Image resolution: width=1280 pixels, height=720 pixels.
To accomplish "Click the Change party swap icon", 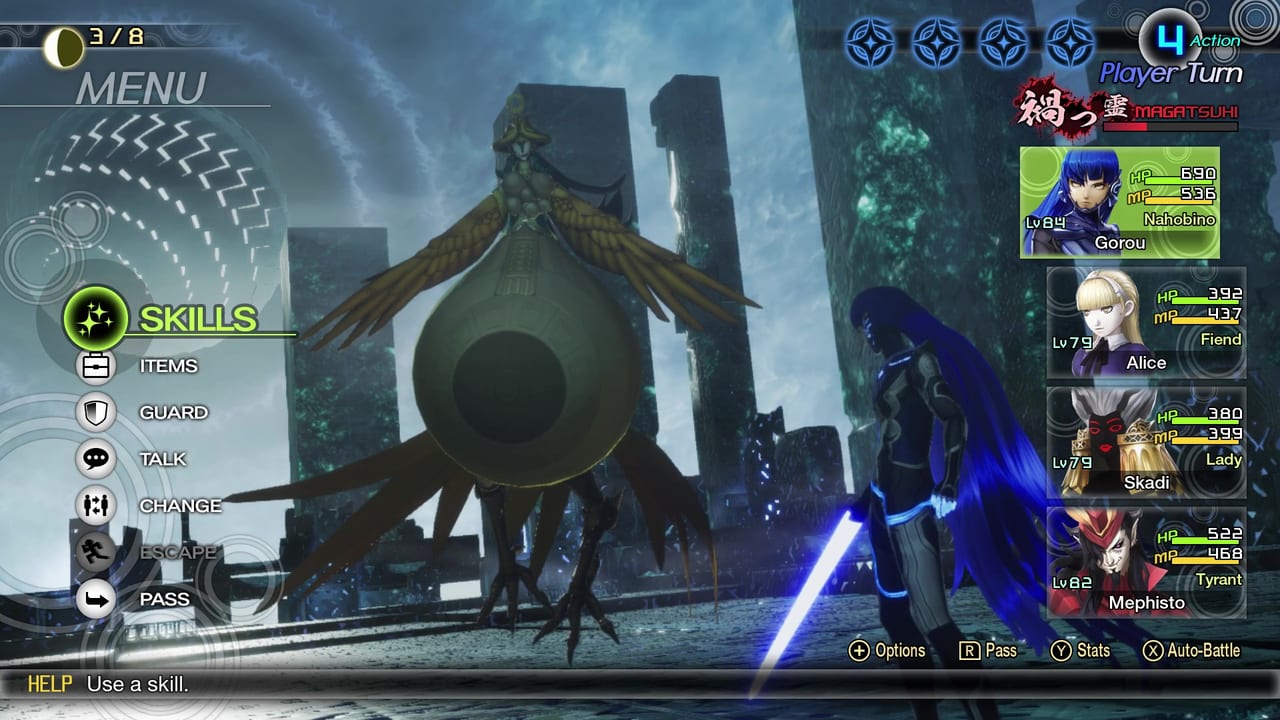I will [97, 506].
